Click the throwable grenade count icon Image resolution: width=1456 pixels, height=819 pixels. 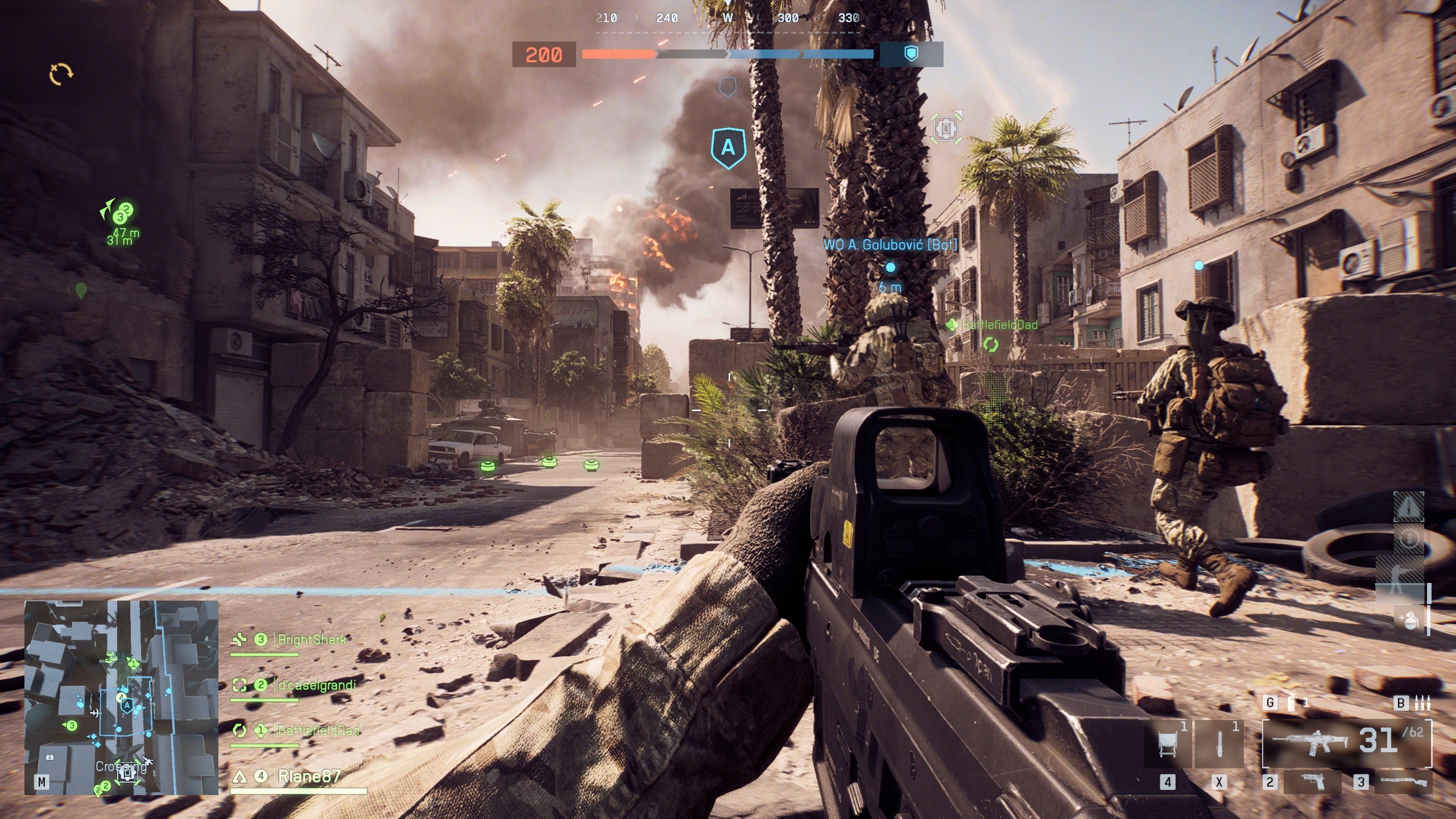(1292, 703)
